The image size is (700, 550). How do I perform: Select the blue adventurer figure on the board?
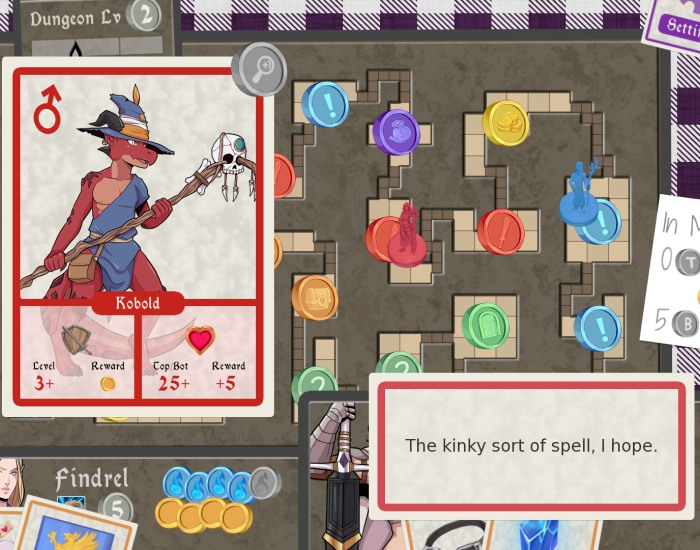click(x=579, y=193)
